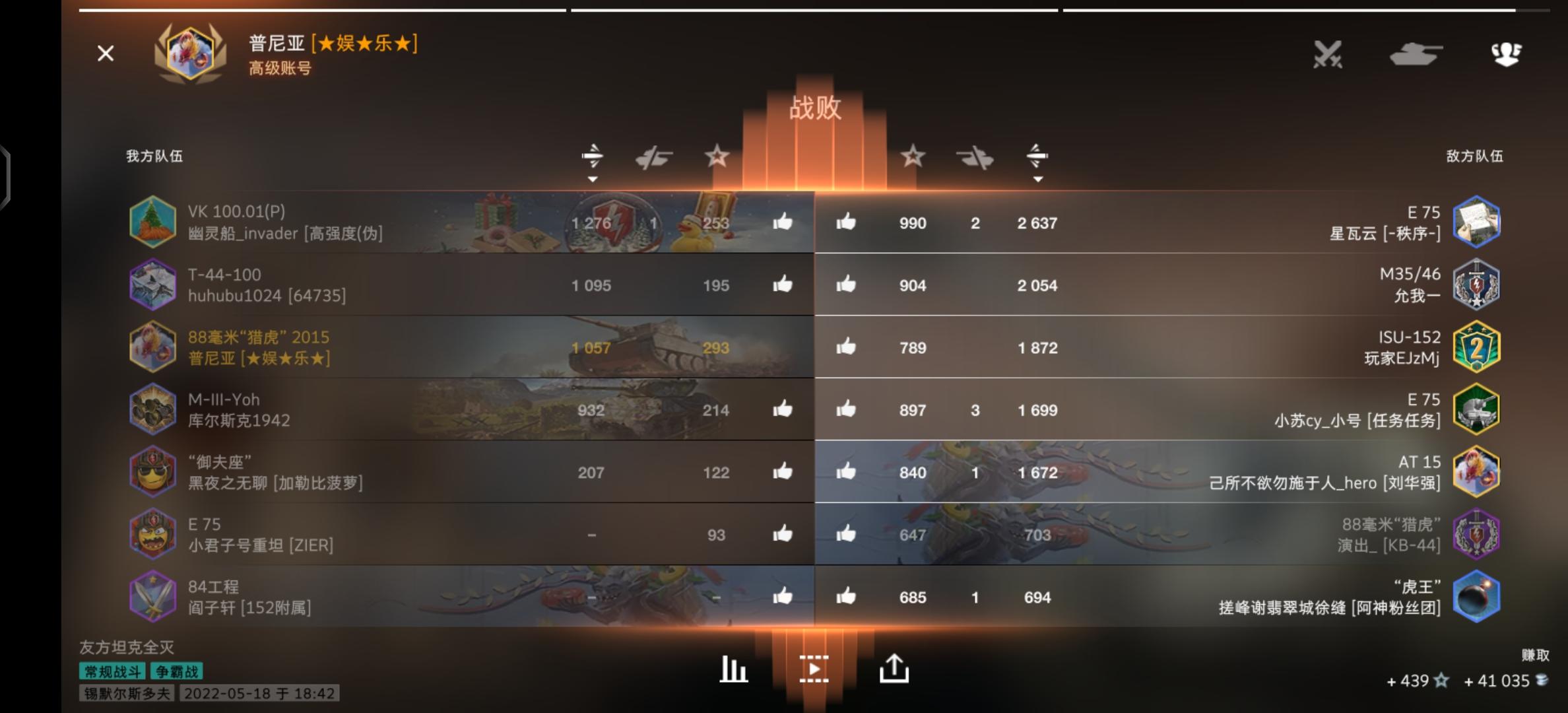Click the bomb emblem next to 虎王
The image size is (1568, 713).
[1478, 597]
